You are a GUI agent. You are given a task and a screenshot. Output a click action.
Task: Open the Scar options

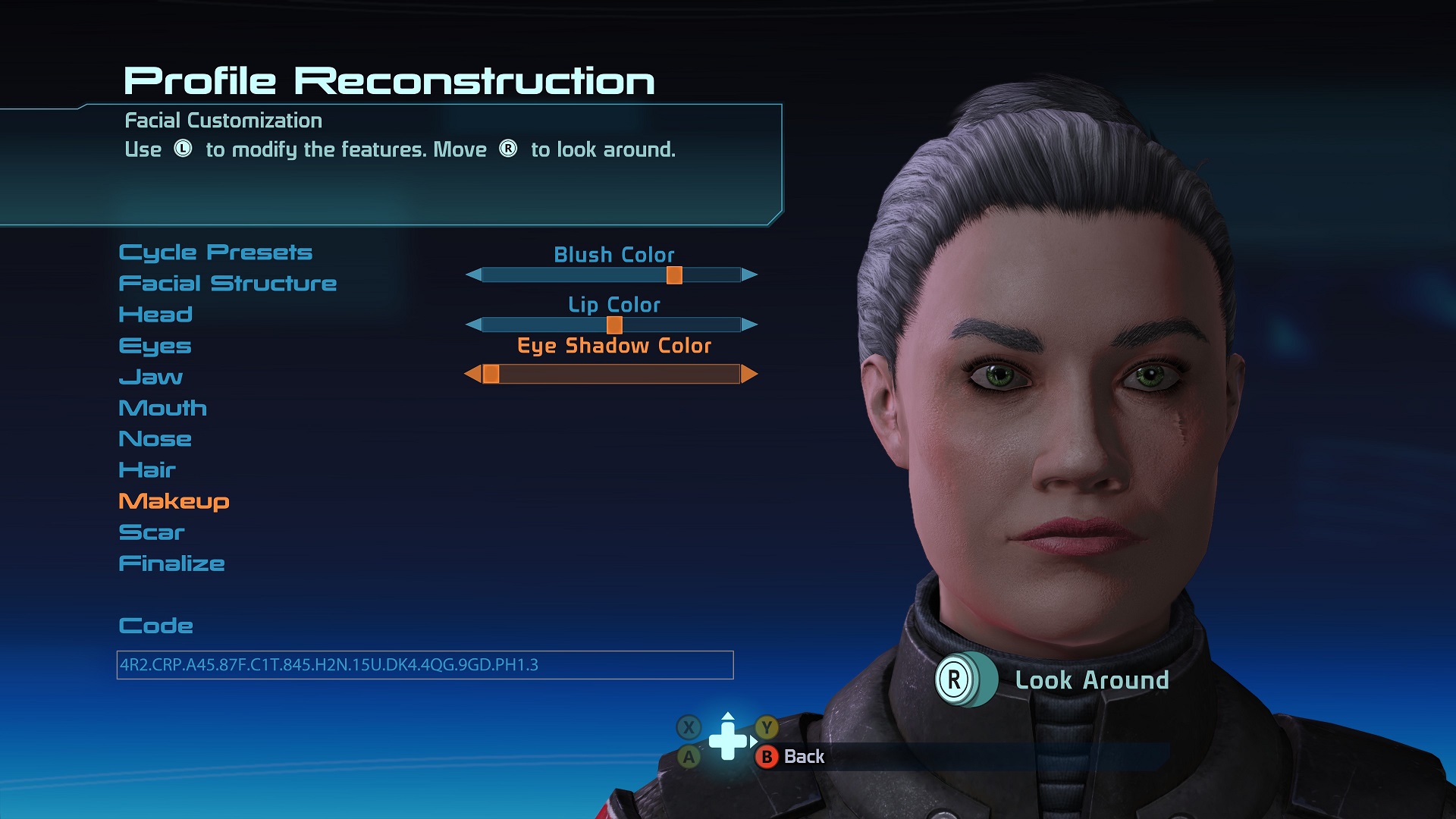(x=152, y=532)
